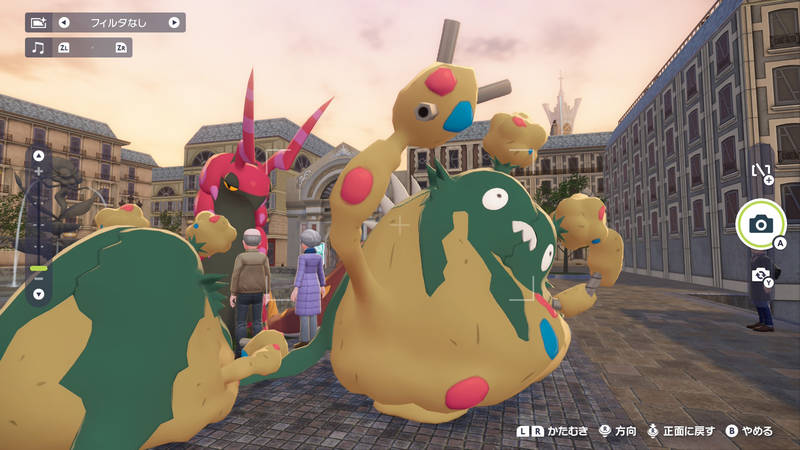Click the filter icon beside フィルタなし
Image resolution: width=800 pixels, height=450 pixels.
tap(38, 22)
